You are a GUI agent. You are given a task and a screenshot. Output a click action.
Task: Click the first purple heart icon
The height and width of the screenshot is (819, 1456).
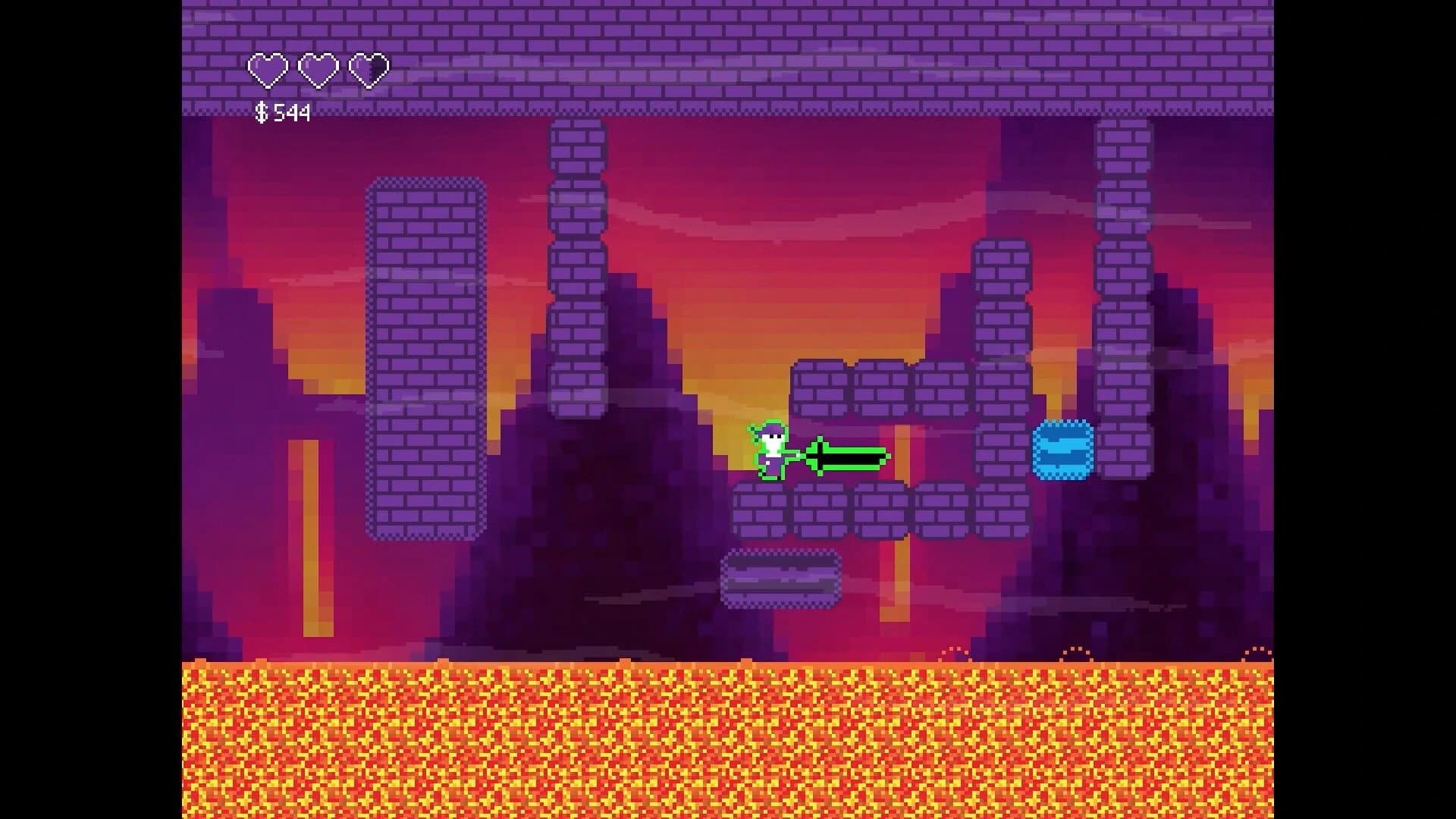[267, 69]
